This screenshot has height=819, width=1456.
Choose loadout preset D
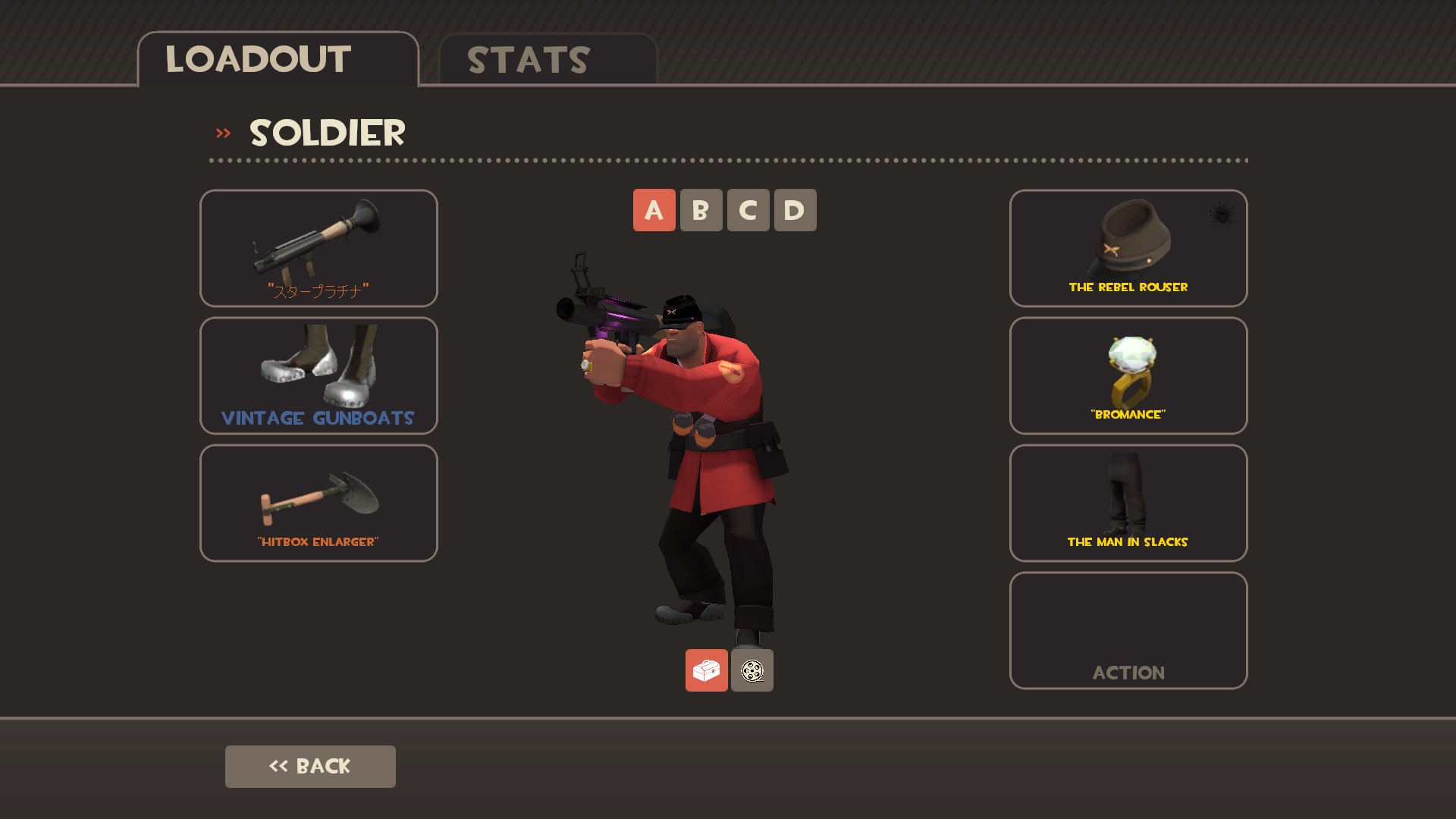click(795, 210)
